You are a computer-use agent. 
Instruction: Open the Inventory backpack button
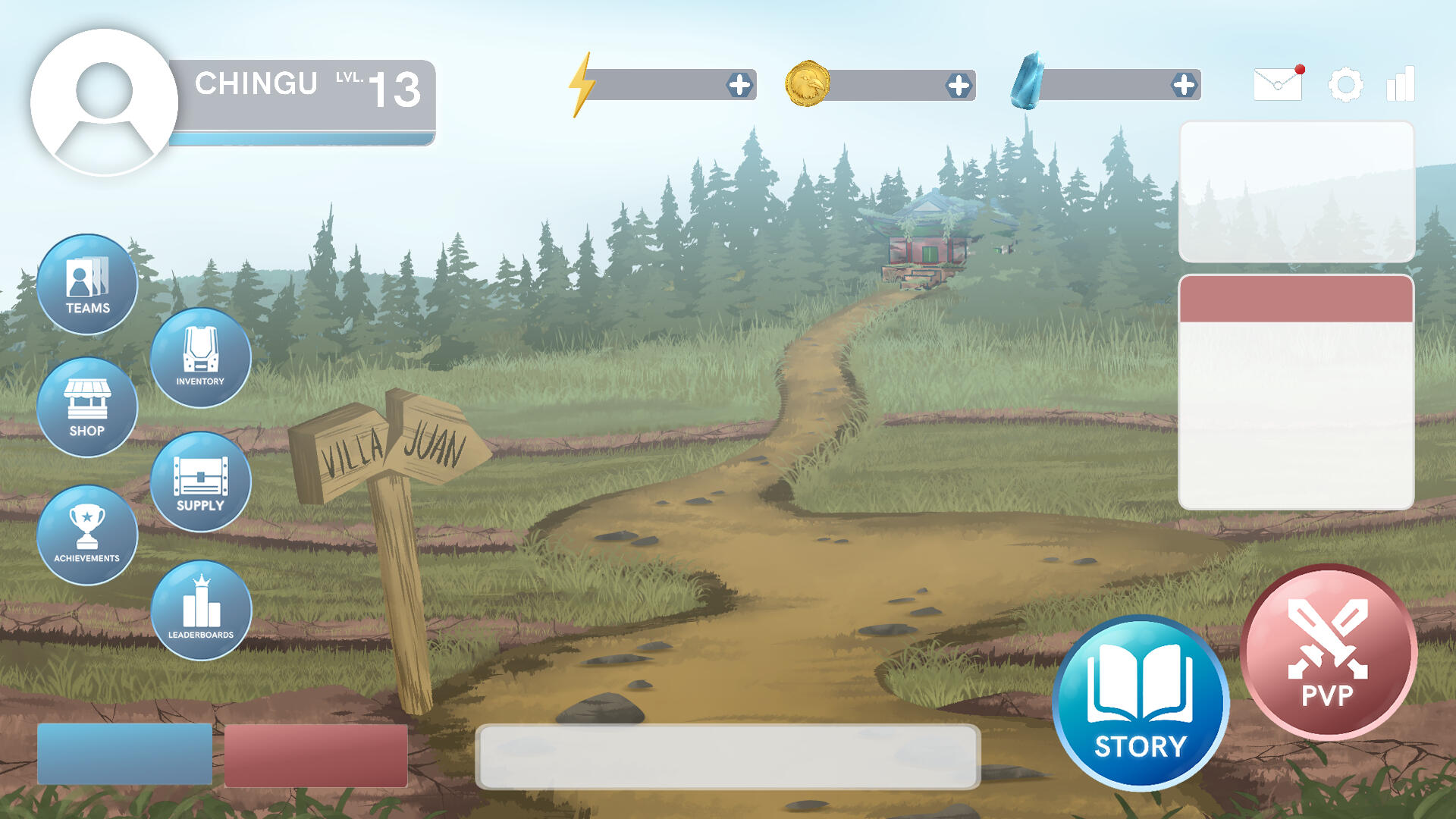[x=200, y=357]
